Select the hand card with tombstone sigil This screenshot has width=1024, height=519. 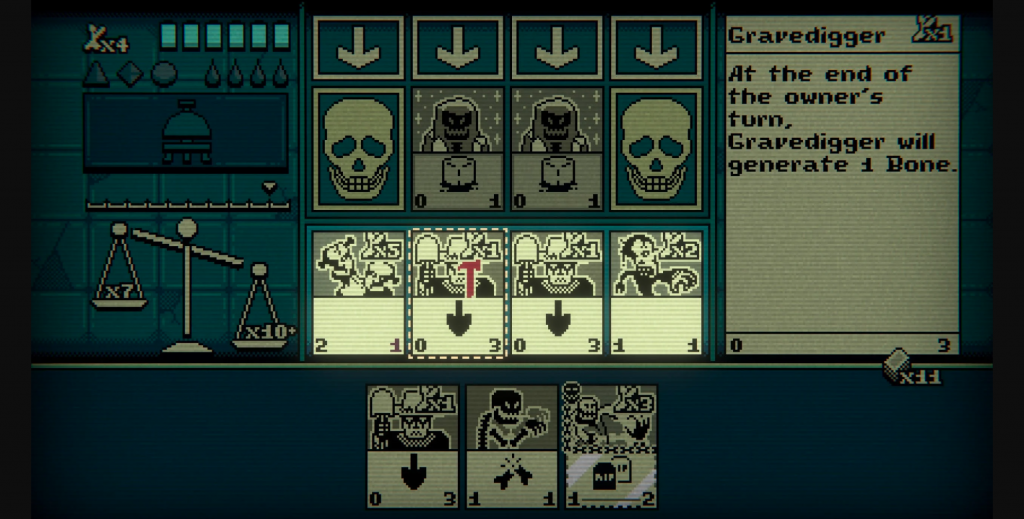610,446
